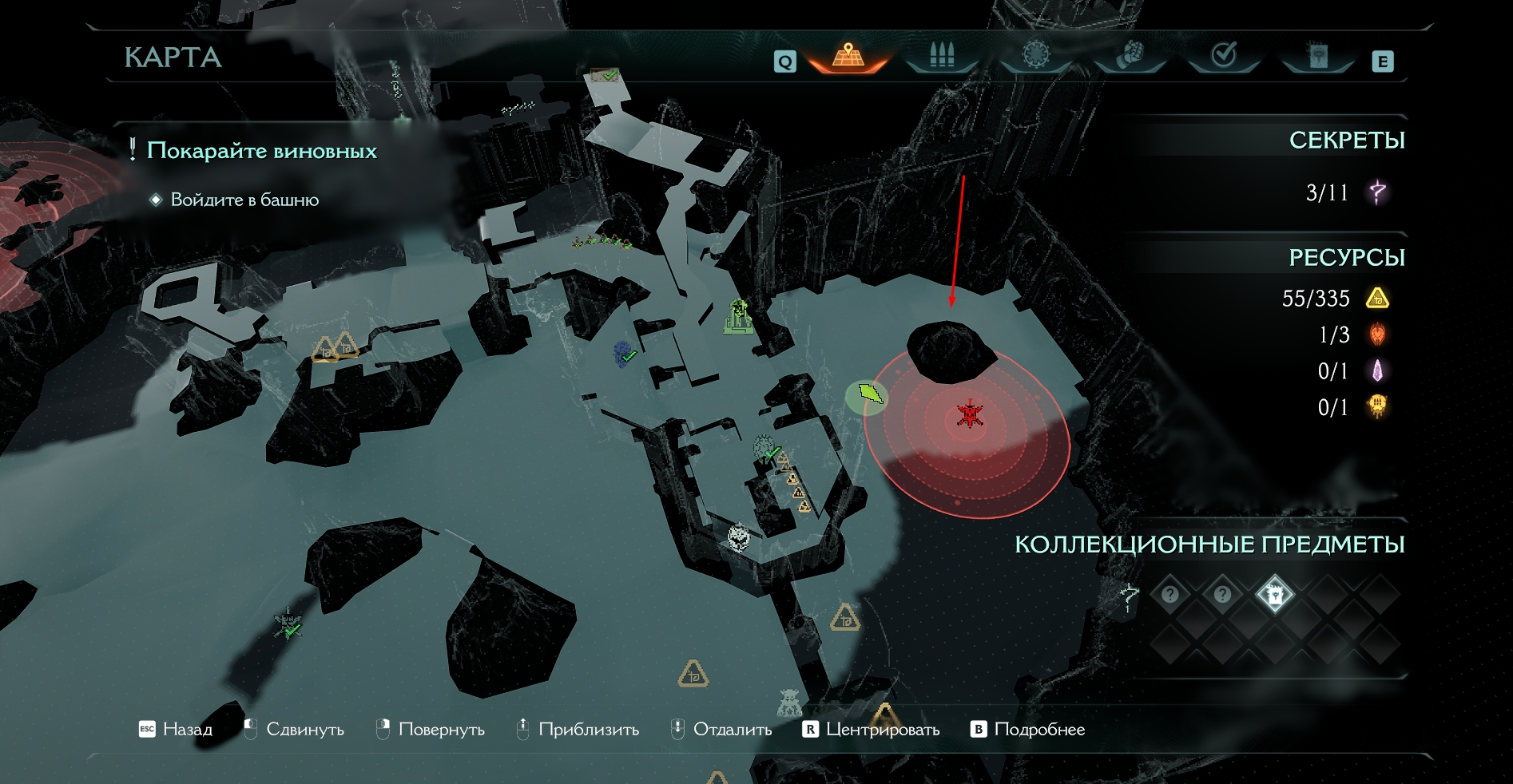Open the flaming codex book tab
The height and width of the screenshot is (784, 1513).
pyautogui.click(x=1317, y=55)
